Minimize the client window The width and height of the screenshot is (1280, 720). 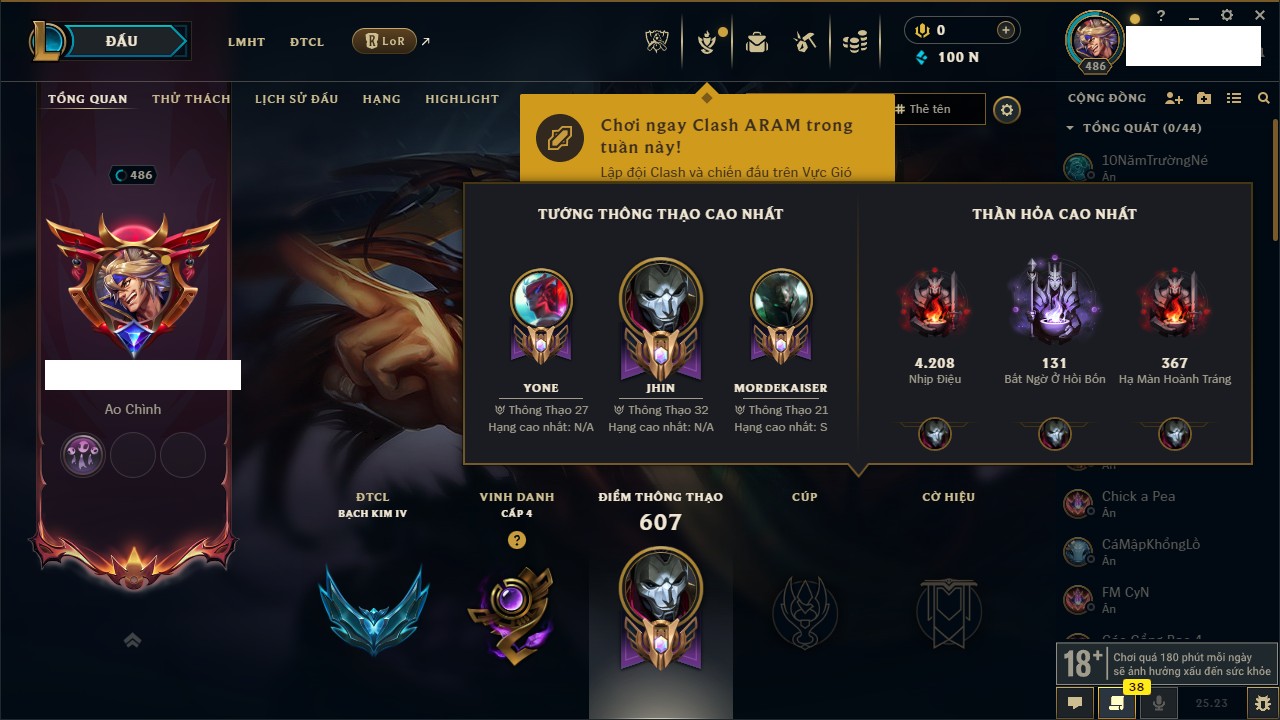(1194, 16)
